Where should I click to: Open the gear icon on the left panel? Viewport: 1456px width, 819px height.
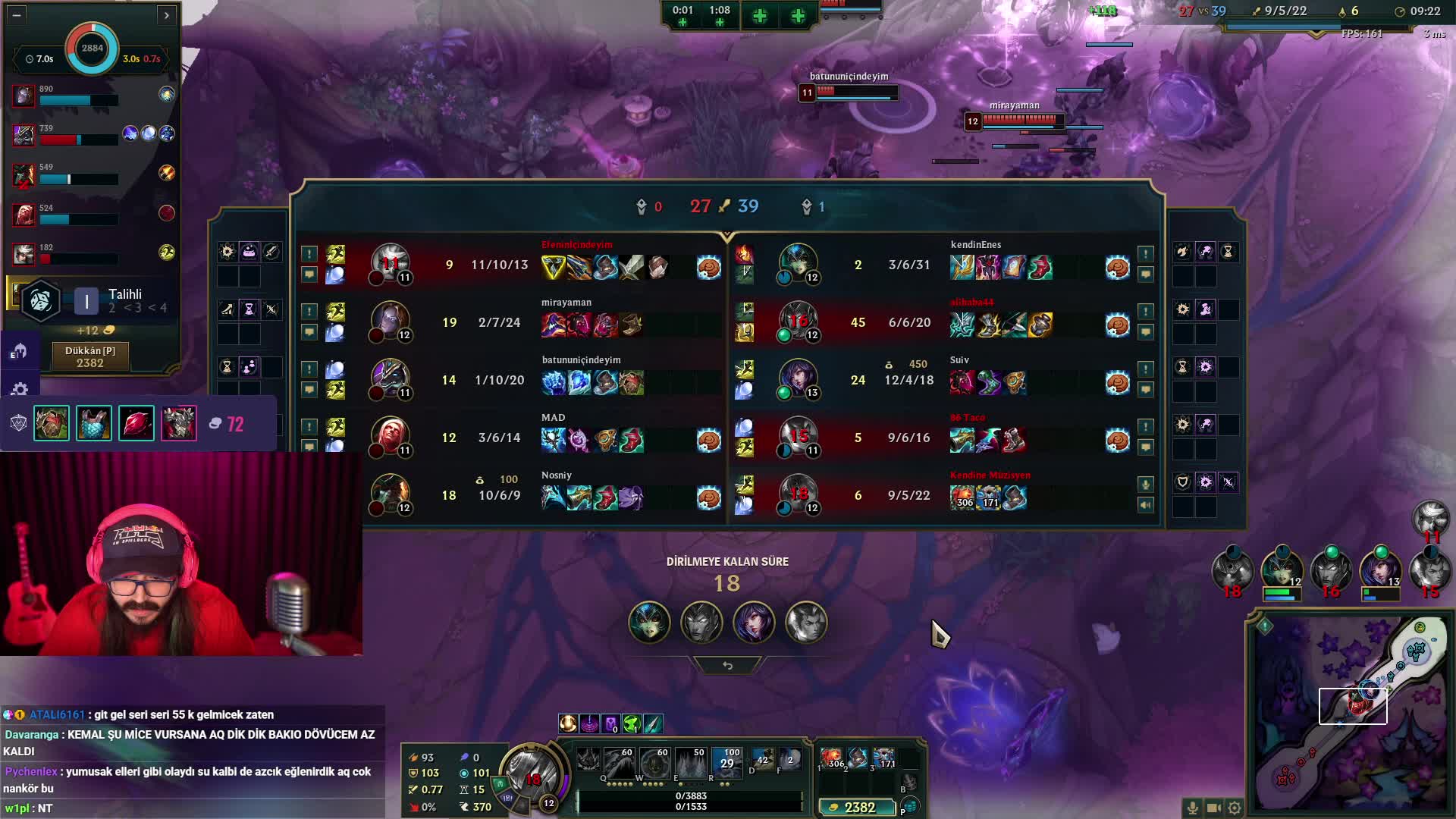pyautogui.click(x=20, y=390)
